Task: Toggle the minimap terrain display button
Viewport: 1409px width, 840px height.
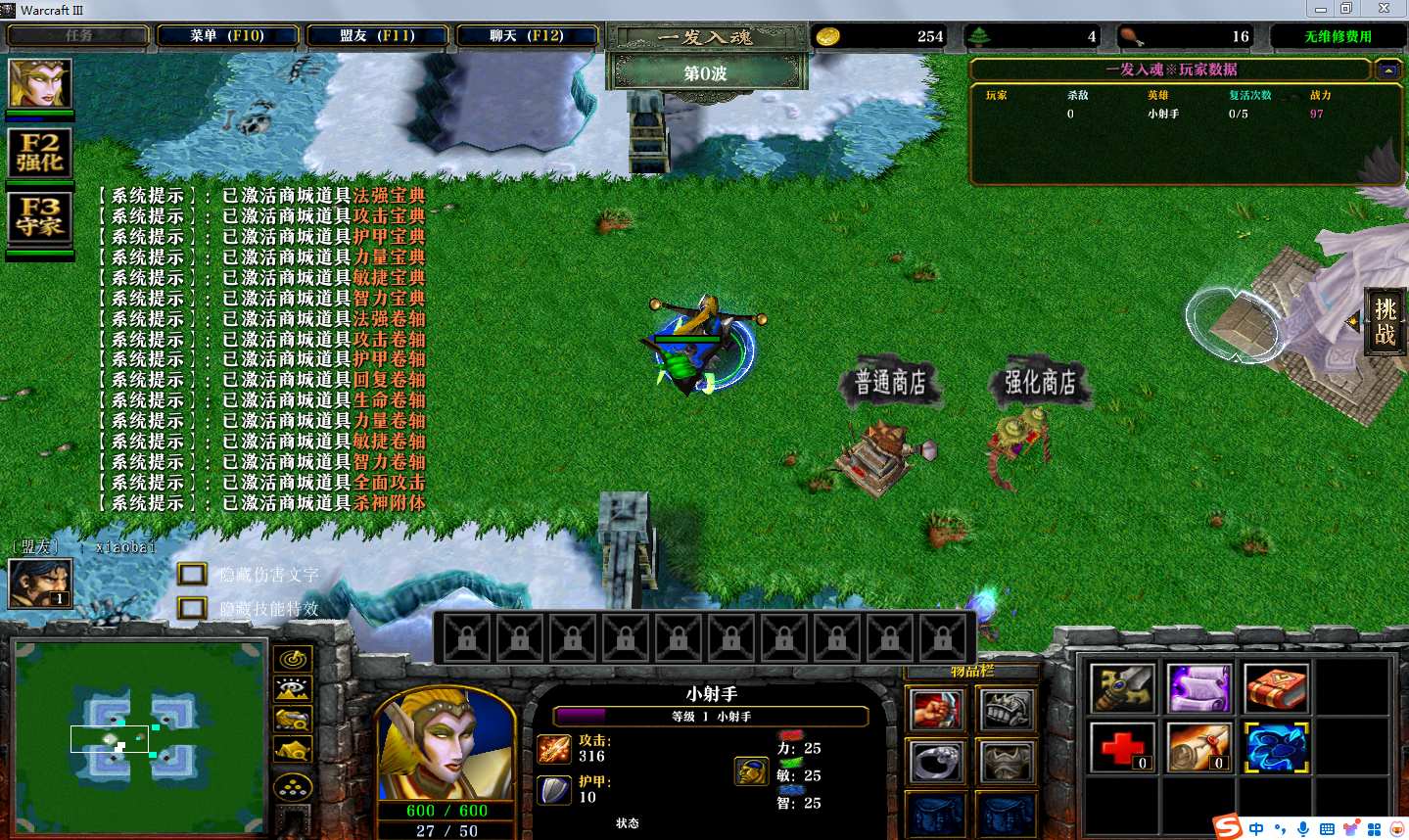Action: (293, 689)
